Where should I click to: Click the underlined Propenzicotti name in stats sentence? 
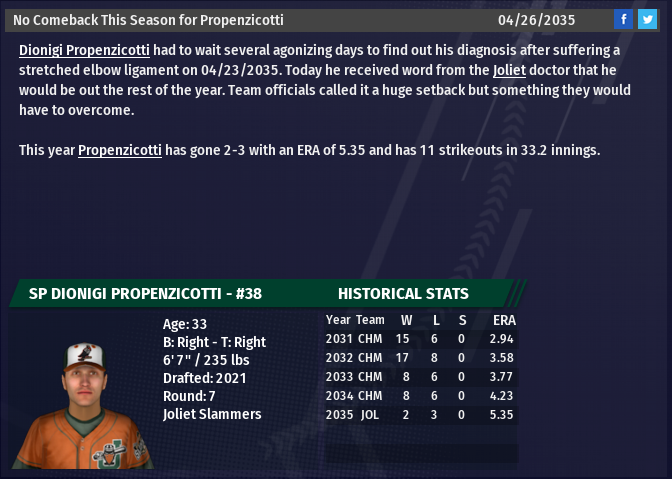(x=120, y=150)
